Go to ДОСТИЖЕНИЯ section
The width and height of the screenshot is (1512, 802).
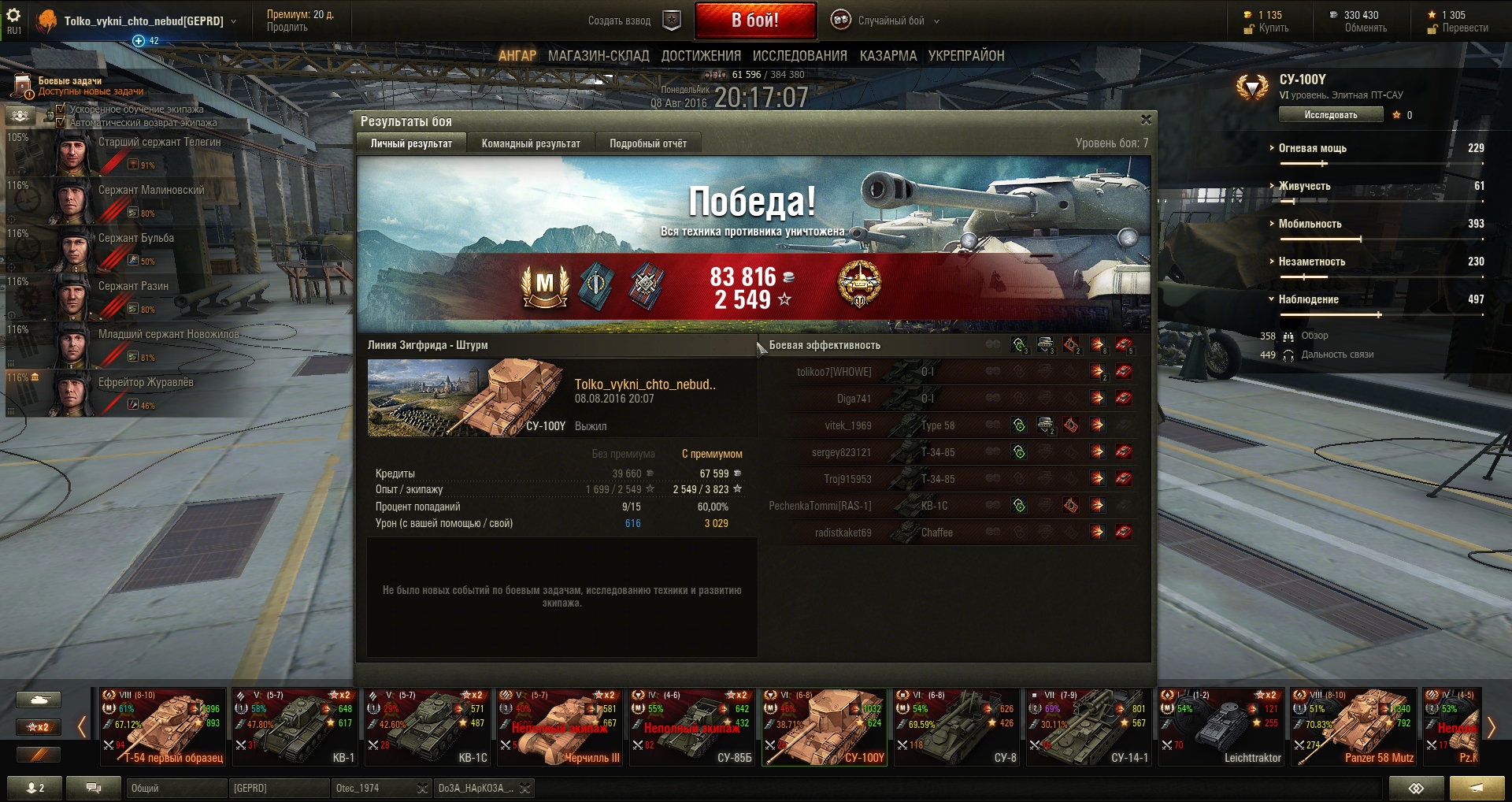pyautogui.click(x=701, y=56)
